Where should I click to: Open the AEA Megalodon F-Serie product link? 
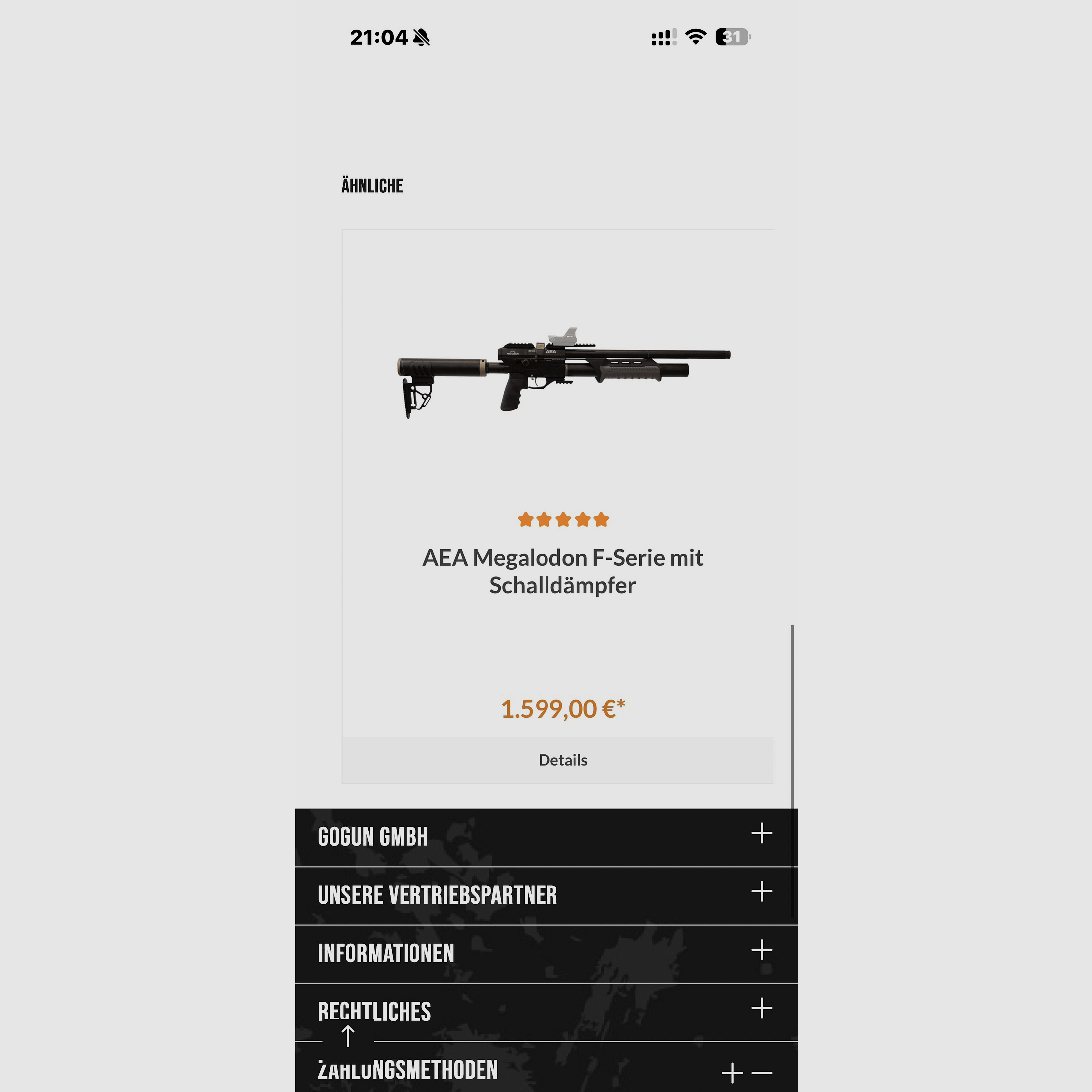(x=563, y=571)
